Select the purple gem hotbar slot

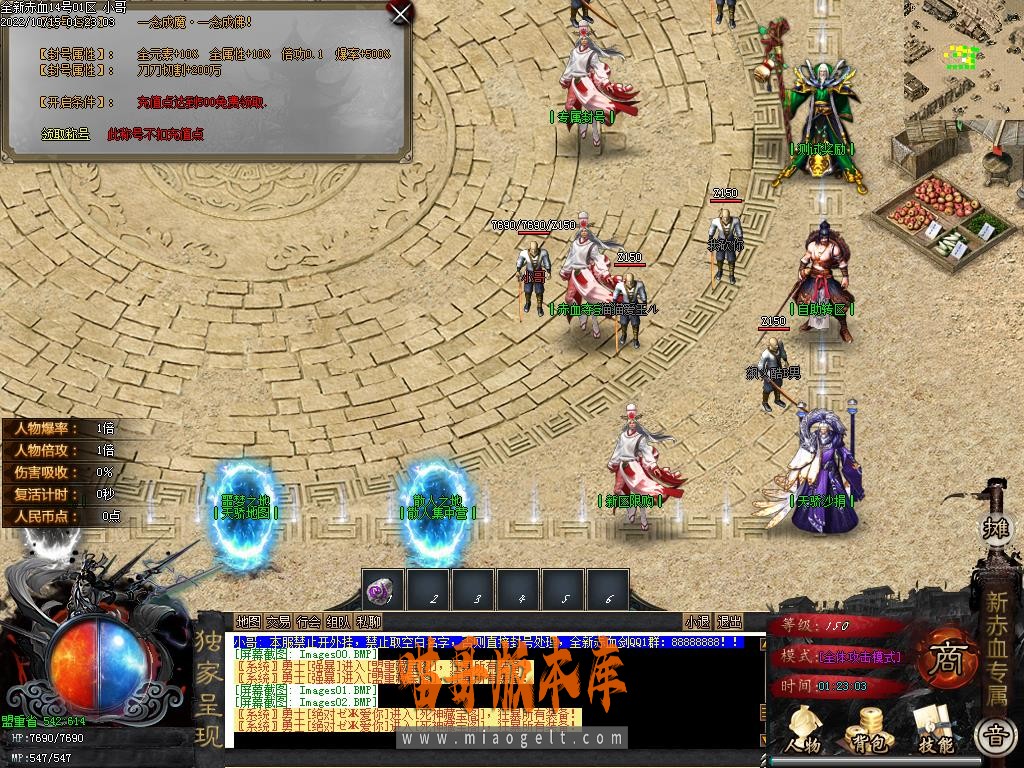383,591
